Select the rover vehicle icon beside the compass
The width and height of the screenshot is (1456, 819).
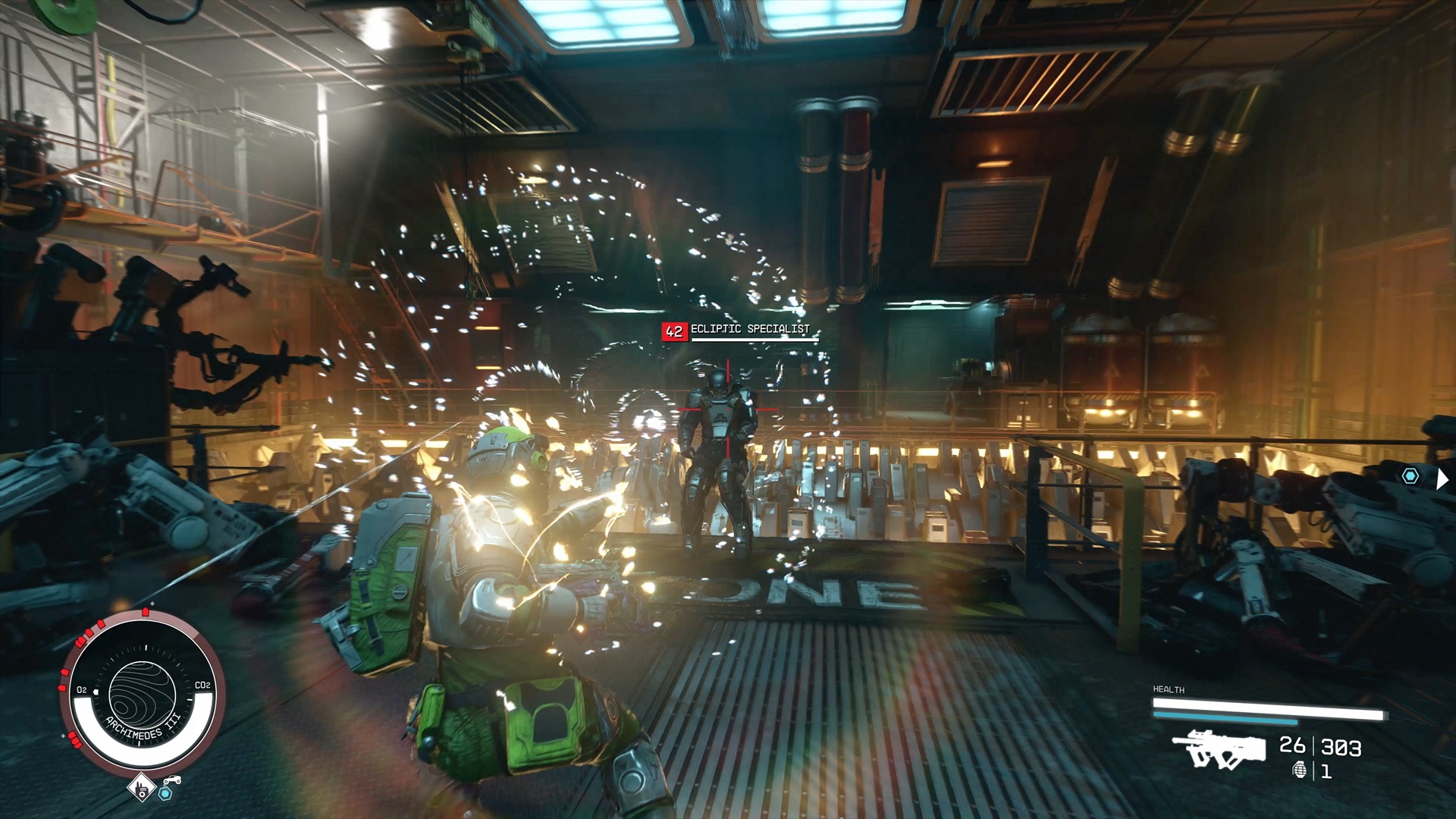[173, 779]
